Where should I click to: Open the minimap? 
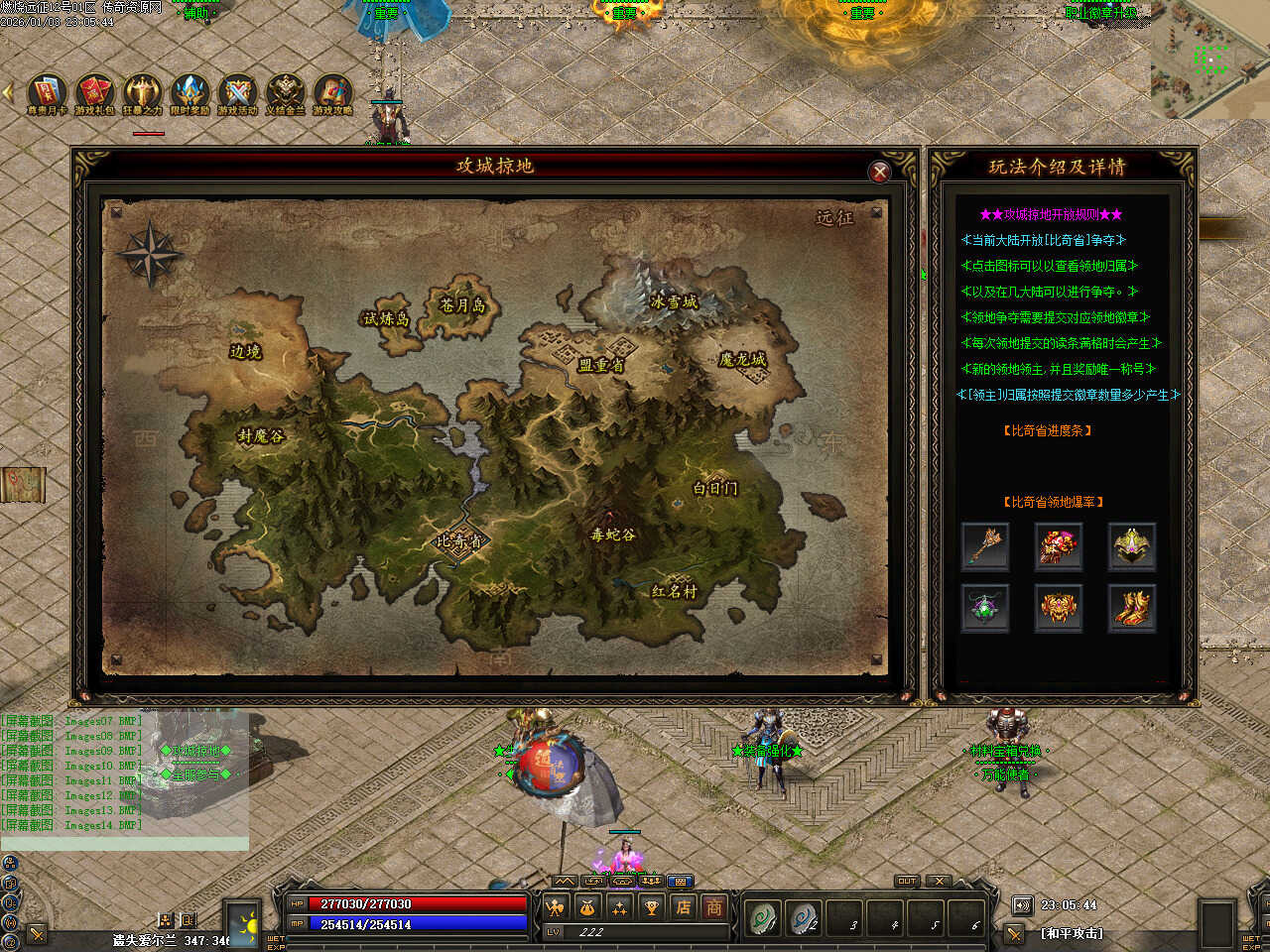[1209, 59]
